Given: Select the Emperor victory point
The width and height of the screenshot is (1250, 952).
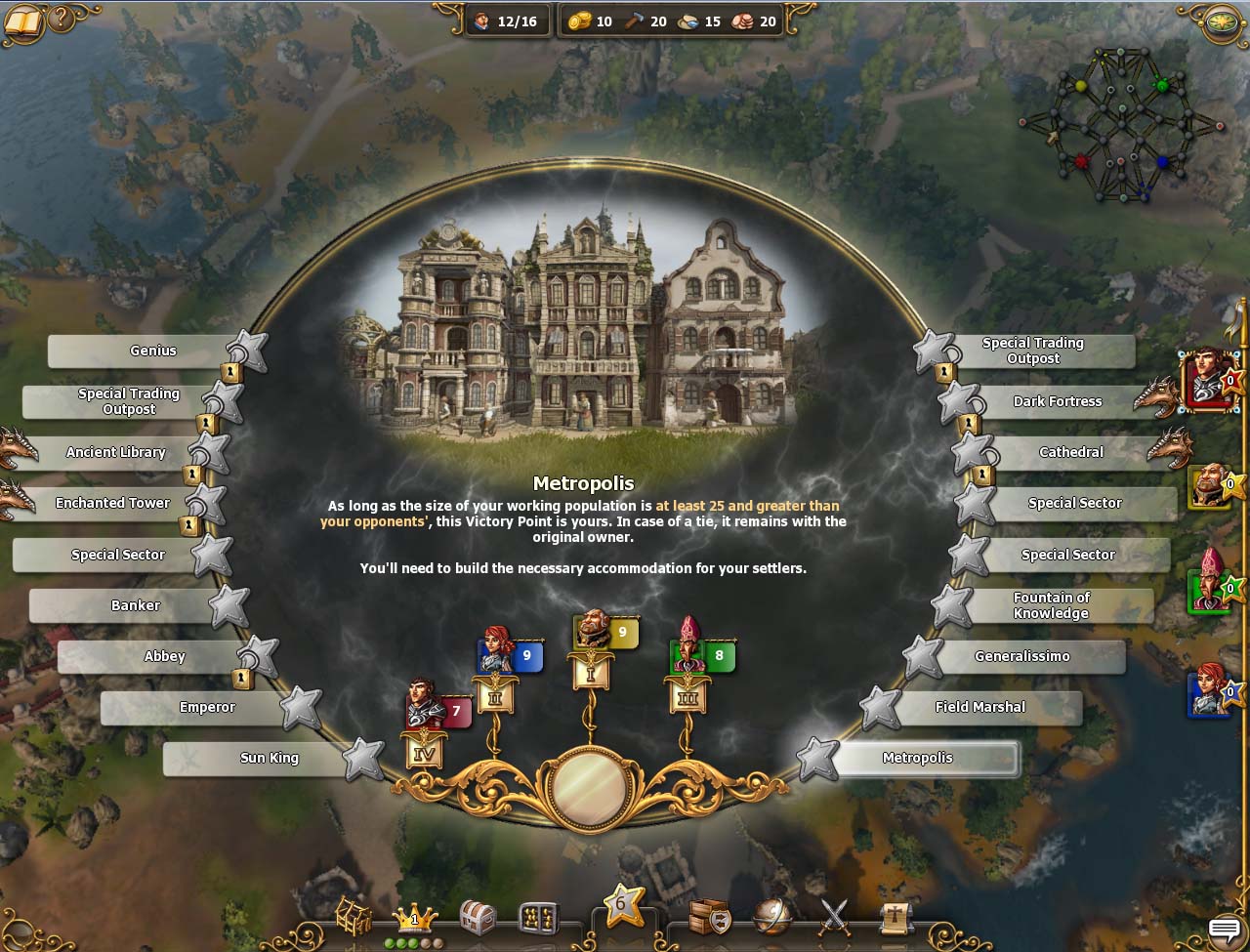Looking at the screenshot, I should tap(207, 708).
